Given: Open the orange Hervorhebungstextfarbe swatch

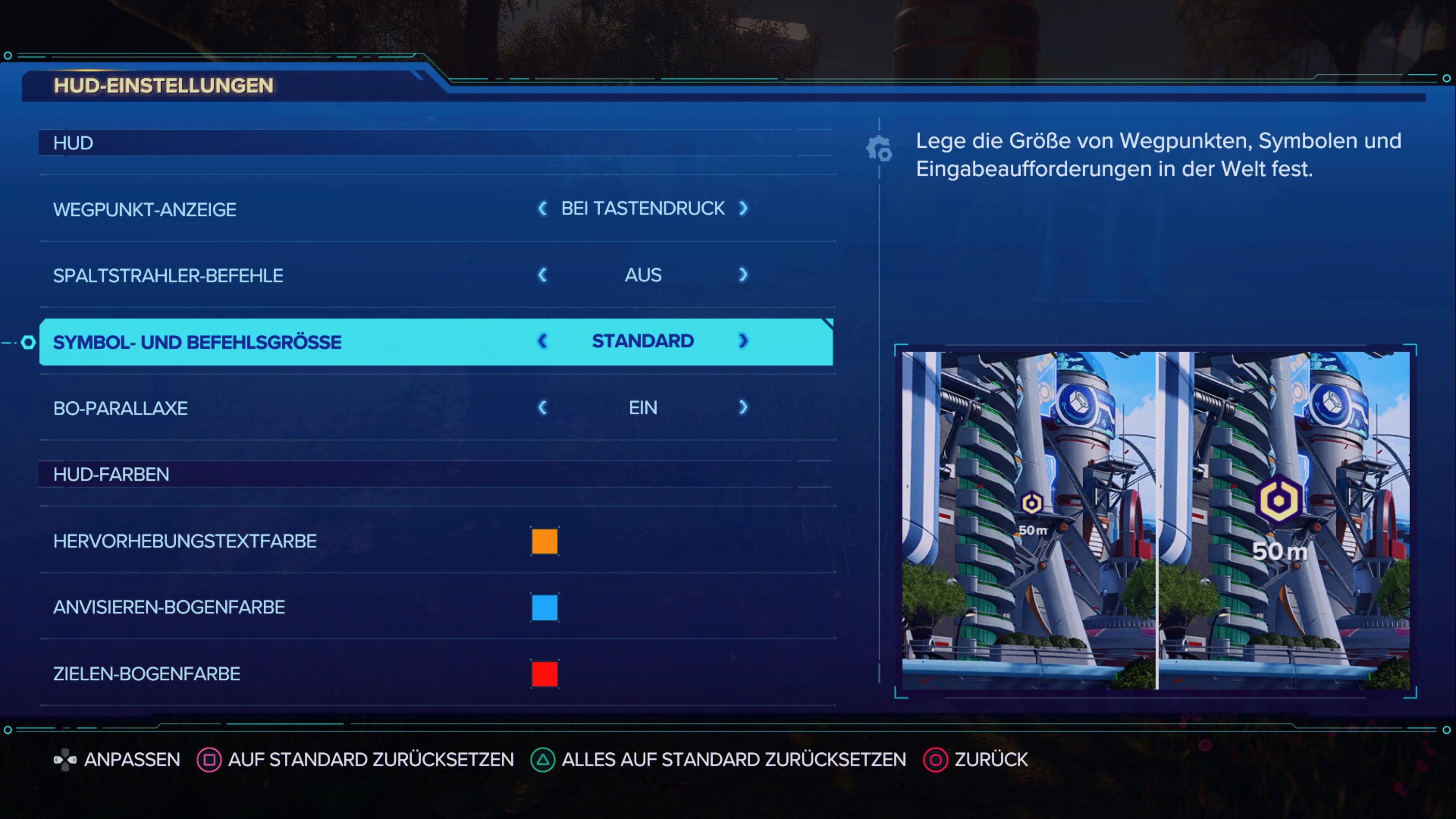Looking at the screenshot, I should (x=544, y=542).
